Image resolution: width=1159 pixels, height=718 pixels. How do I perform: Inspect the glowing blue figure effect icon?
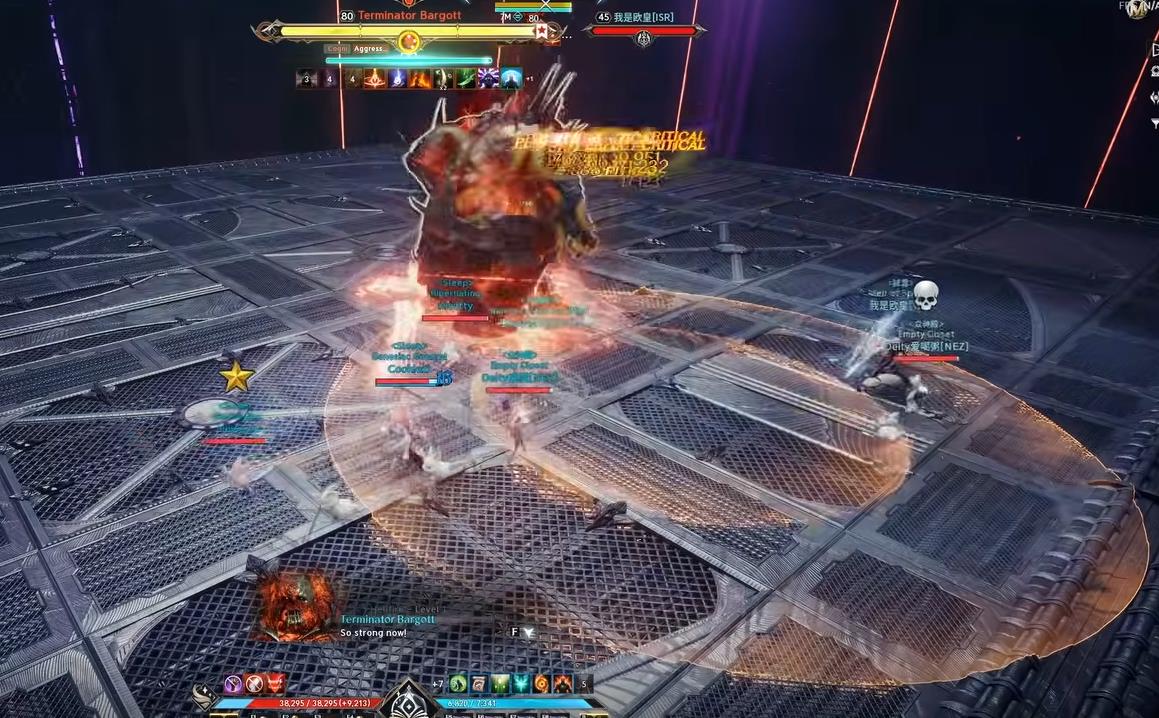coord(511,78)
